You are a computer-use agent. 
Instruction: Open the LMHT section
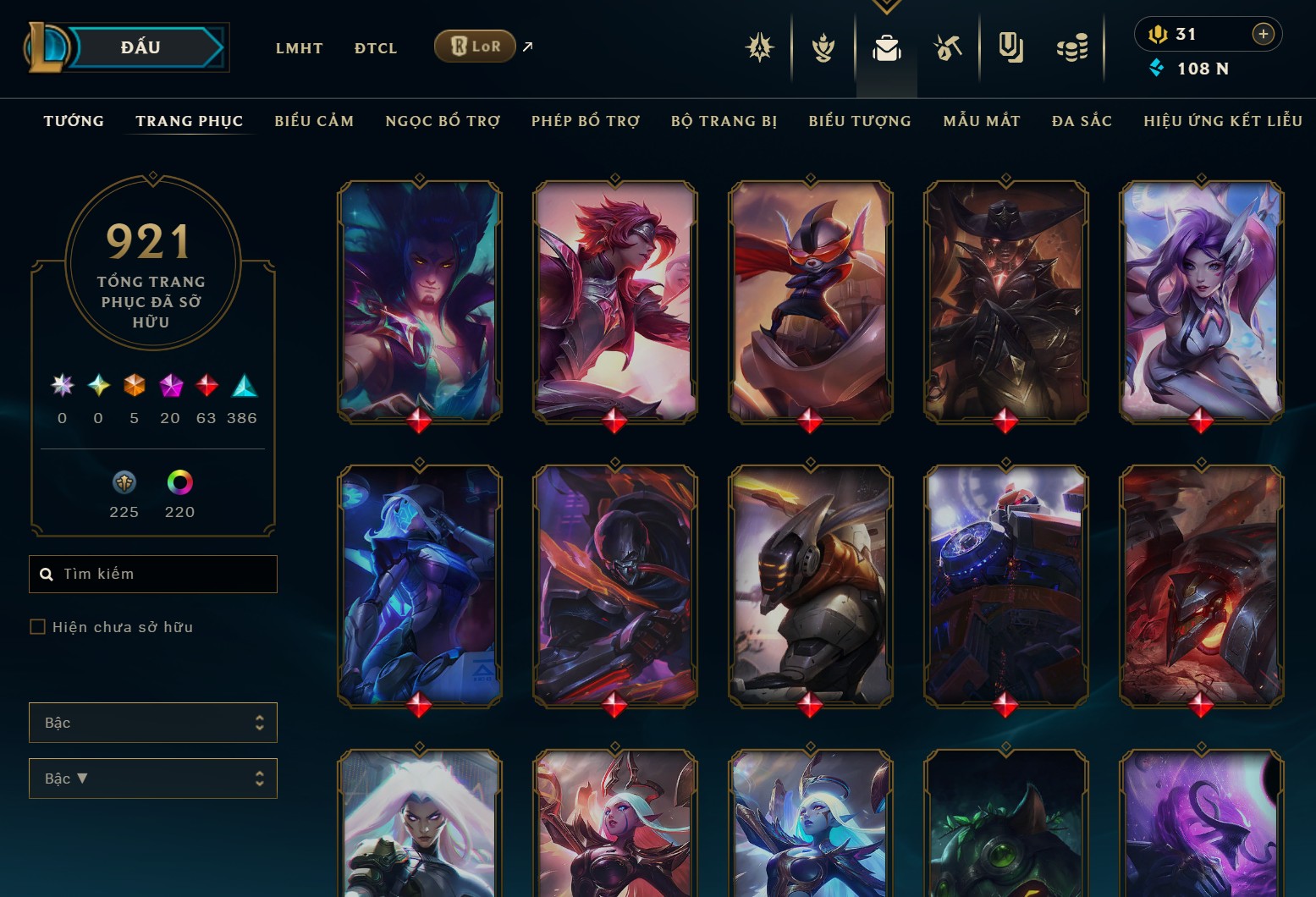point(299,48)
